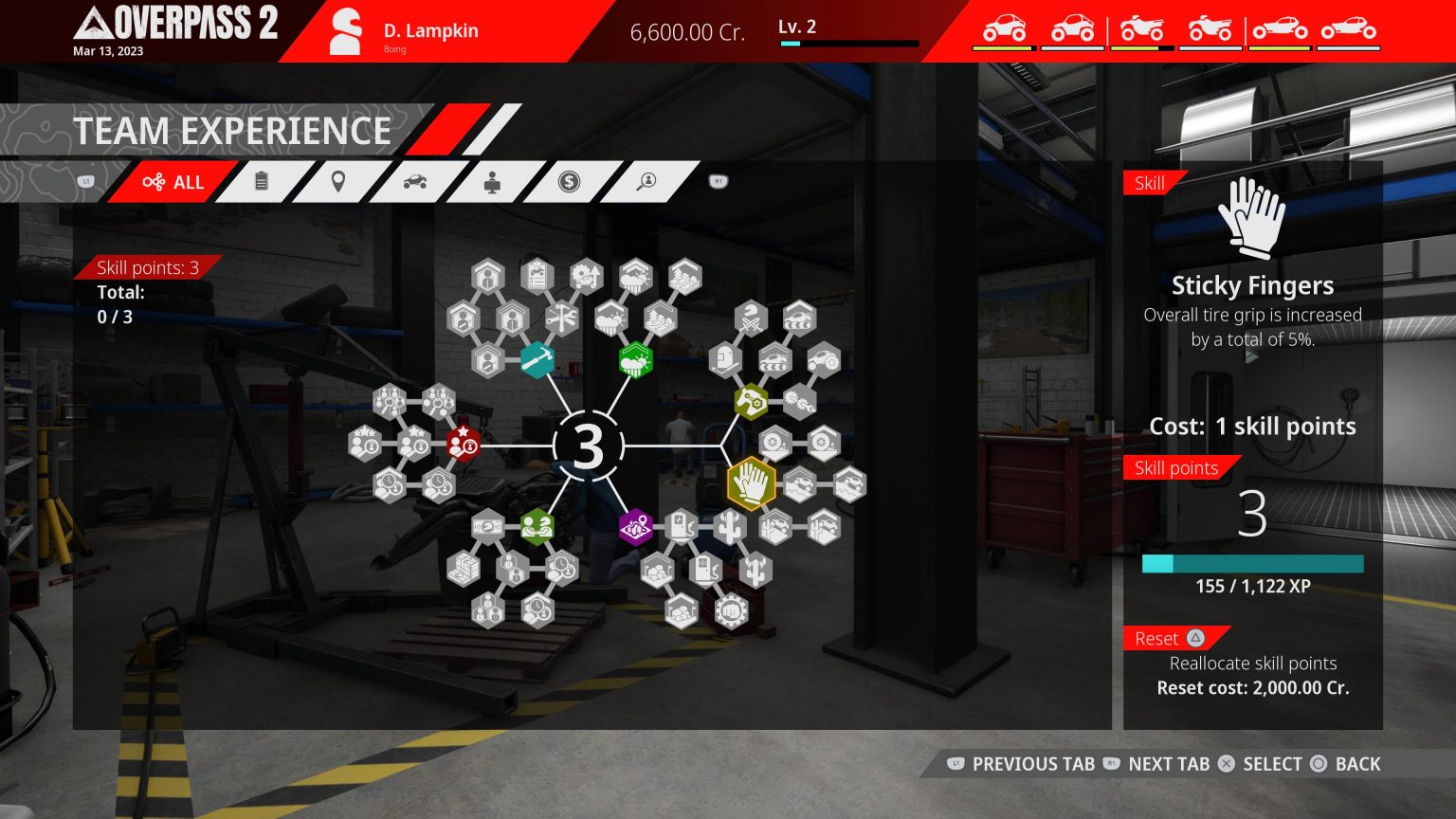Viewport: 1456px width, 819px height.
Task: Select the green weather skill node
Action: click(x=635, y=360)
